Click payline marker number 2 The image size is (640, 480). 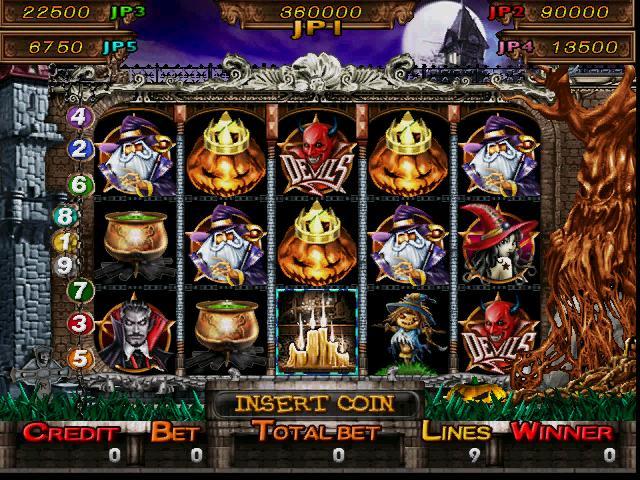[x=81, y=150]
